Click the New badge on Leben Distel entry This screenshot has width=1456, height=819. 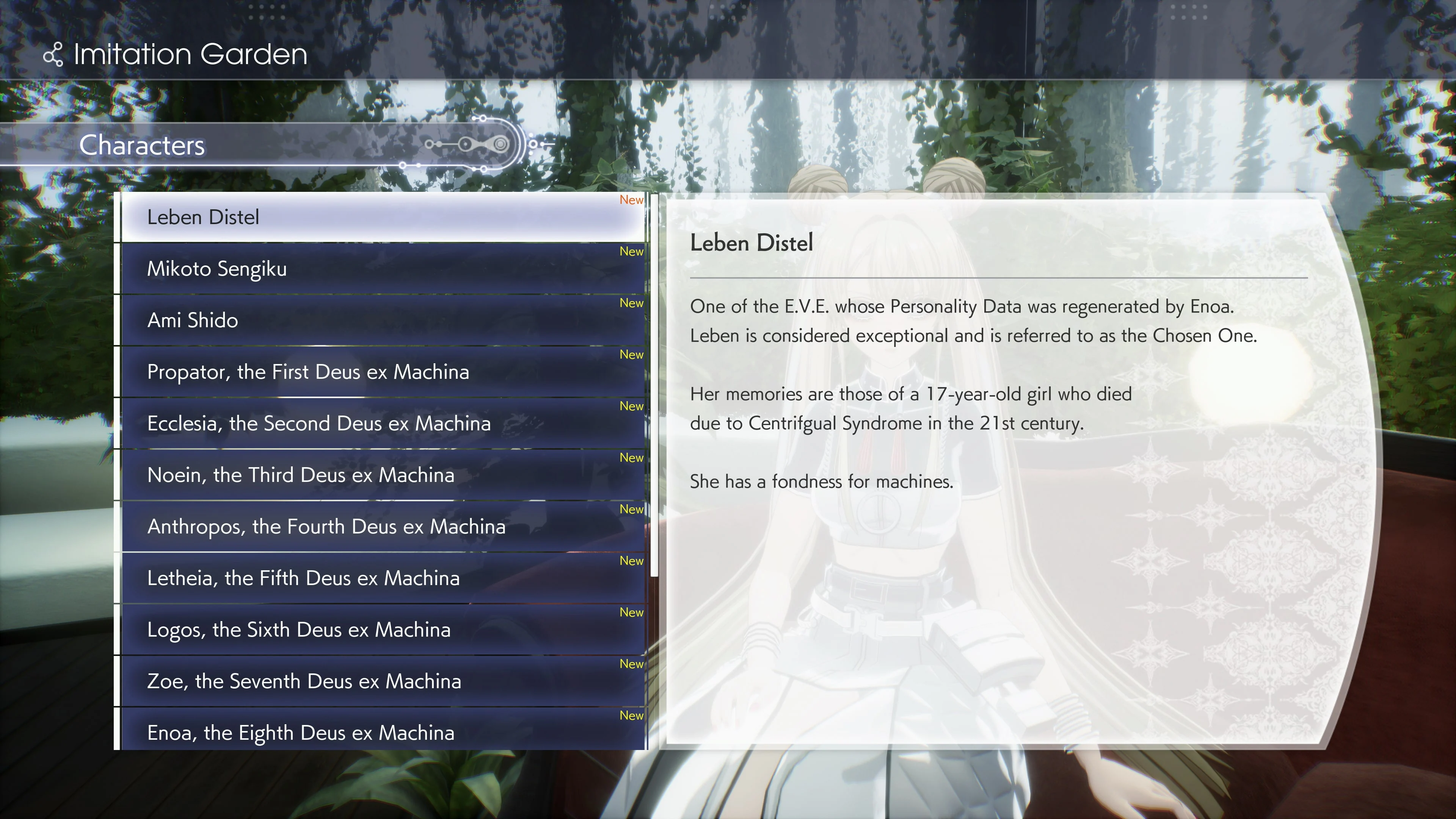point(631,199)
